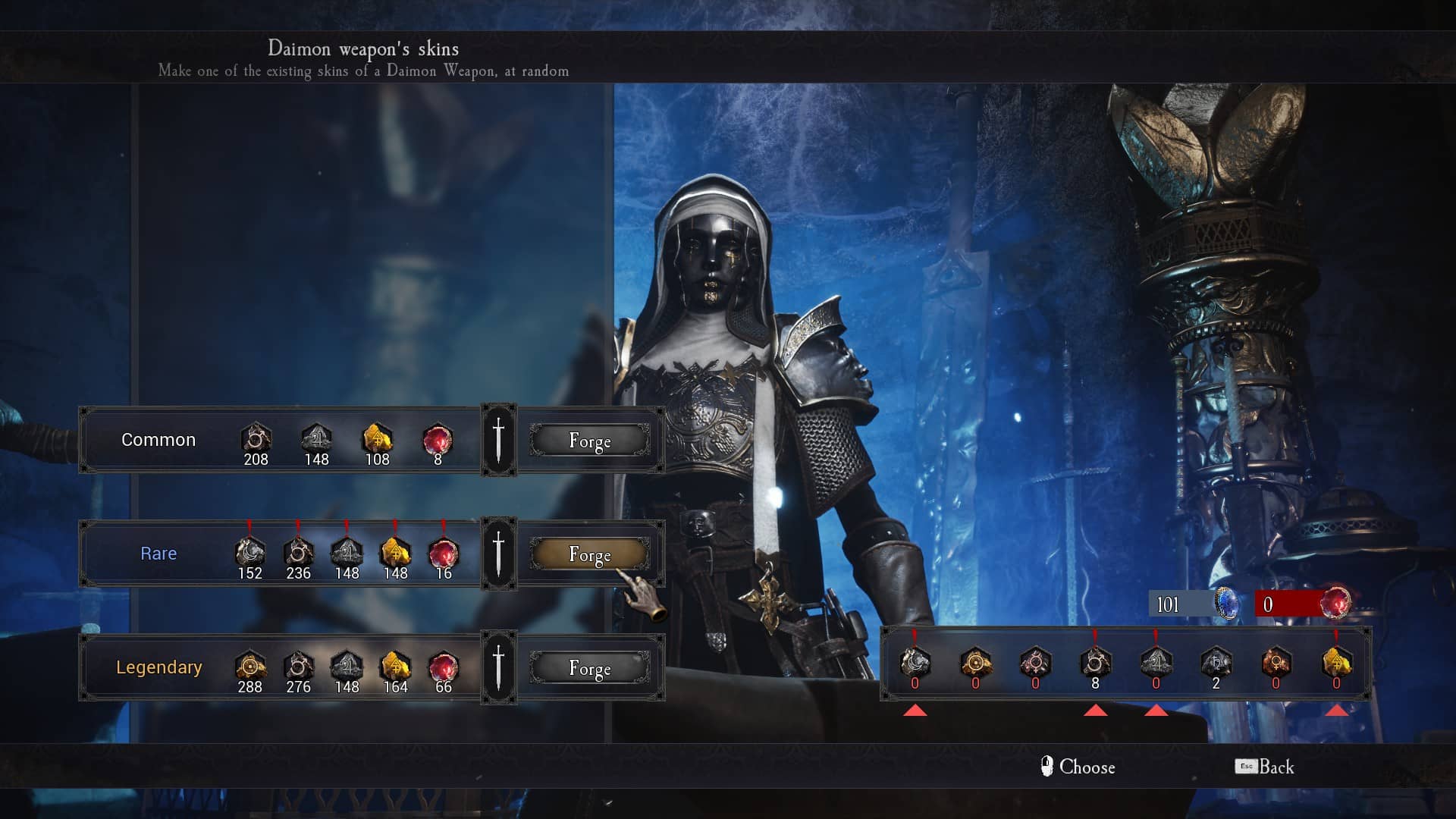Viewport: 1456px width, 819px height.
Task: Select the red gem costing 66 in Legendary
Action: click(x=443, y=667)
